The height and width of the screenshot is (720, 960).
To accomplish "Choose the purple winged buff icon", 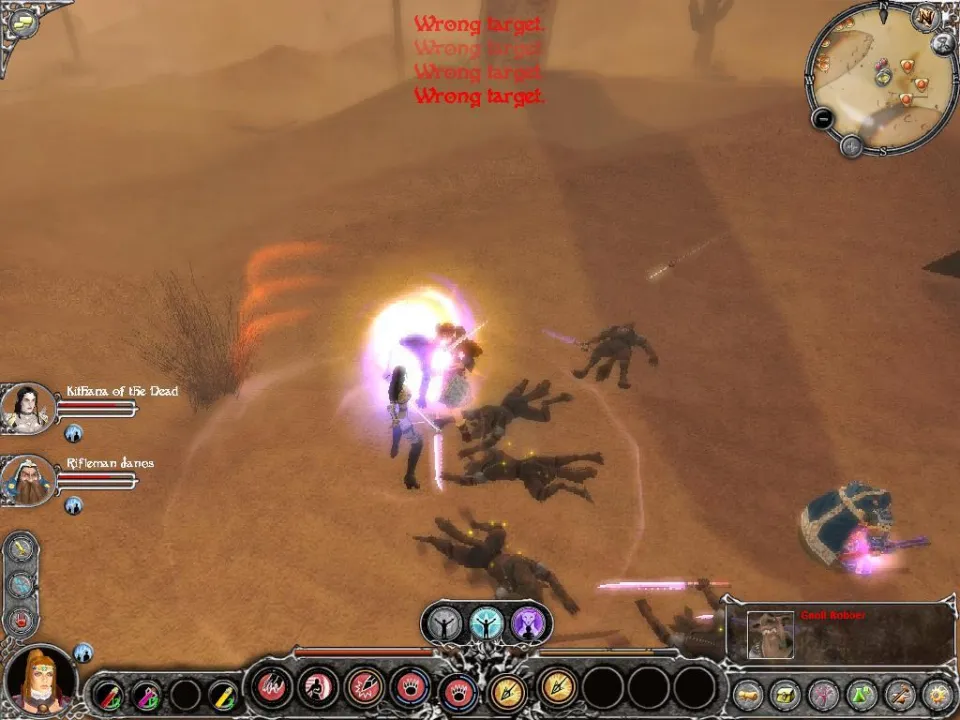I will click(528, 624).
